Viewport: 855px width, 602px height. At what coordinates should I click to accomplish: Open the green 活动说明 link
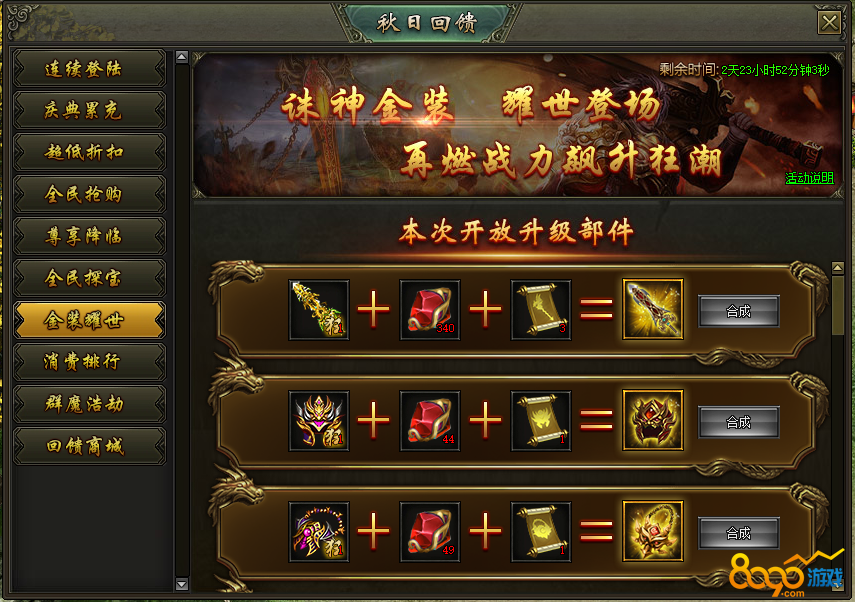pos(808,179)
